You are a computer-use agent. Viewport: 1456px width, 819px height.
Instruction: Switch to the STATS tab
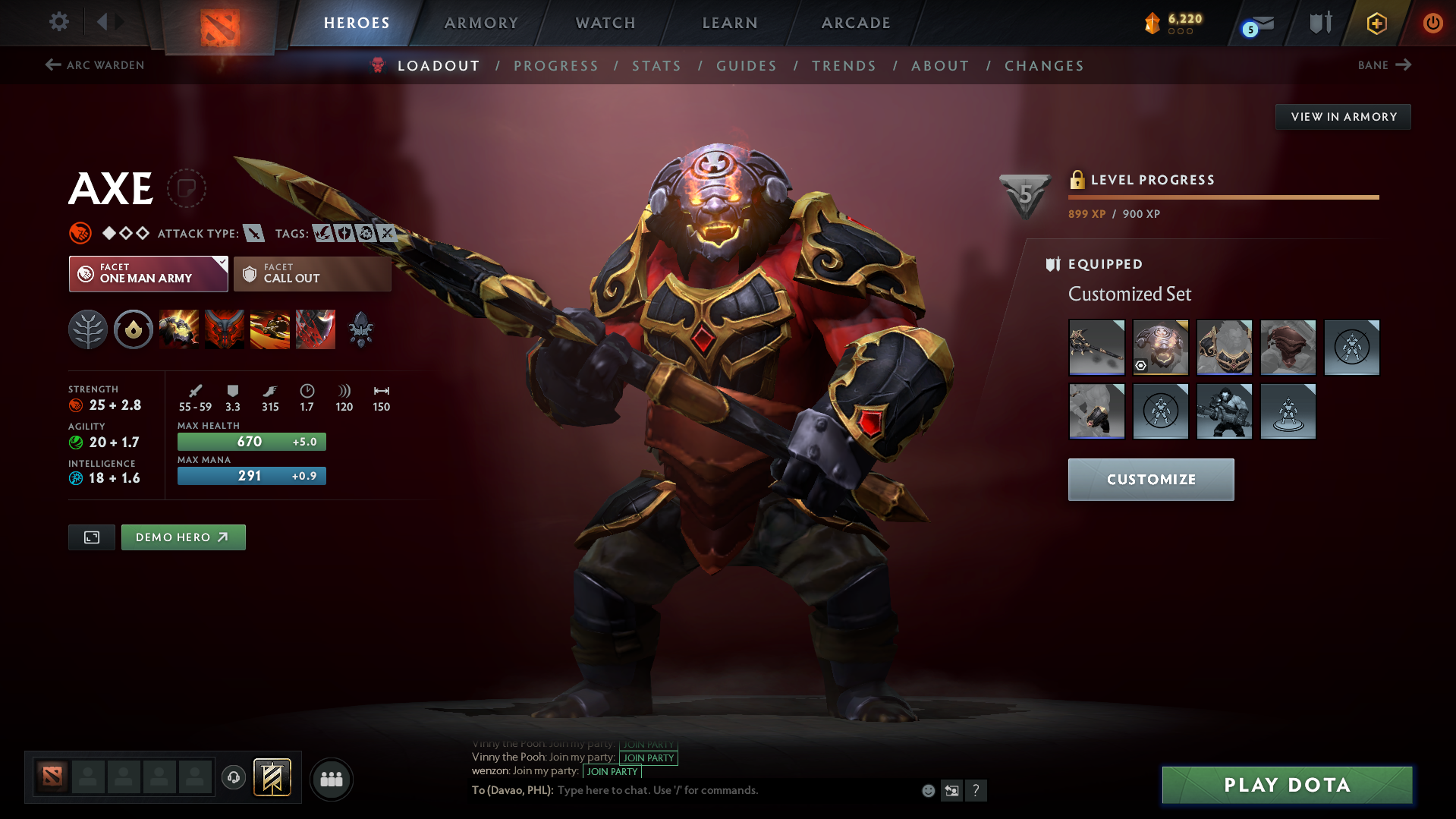coord(656,65)
